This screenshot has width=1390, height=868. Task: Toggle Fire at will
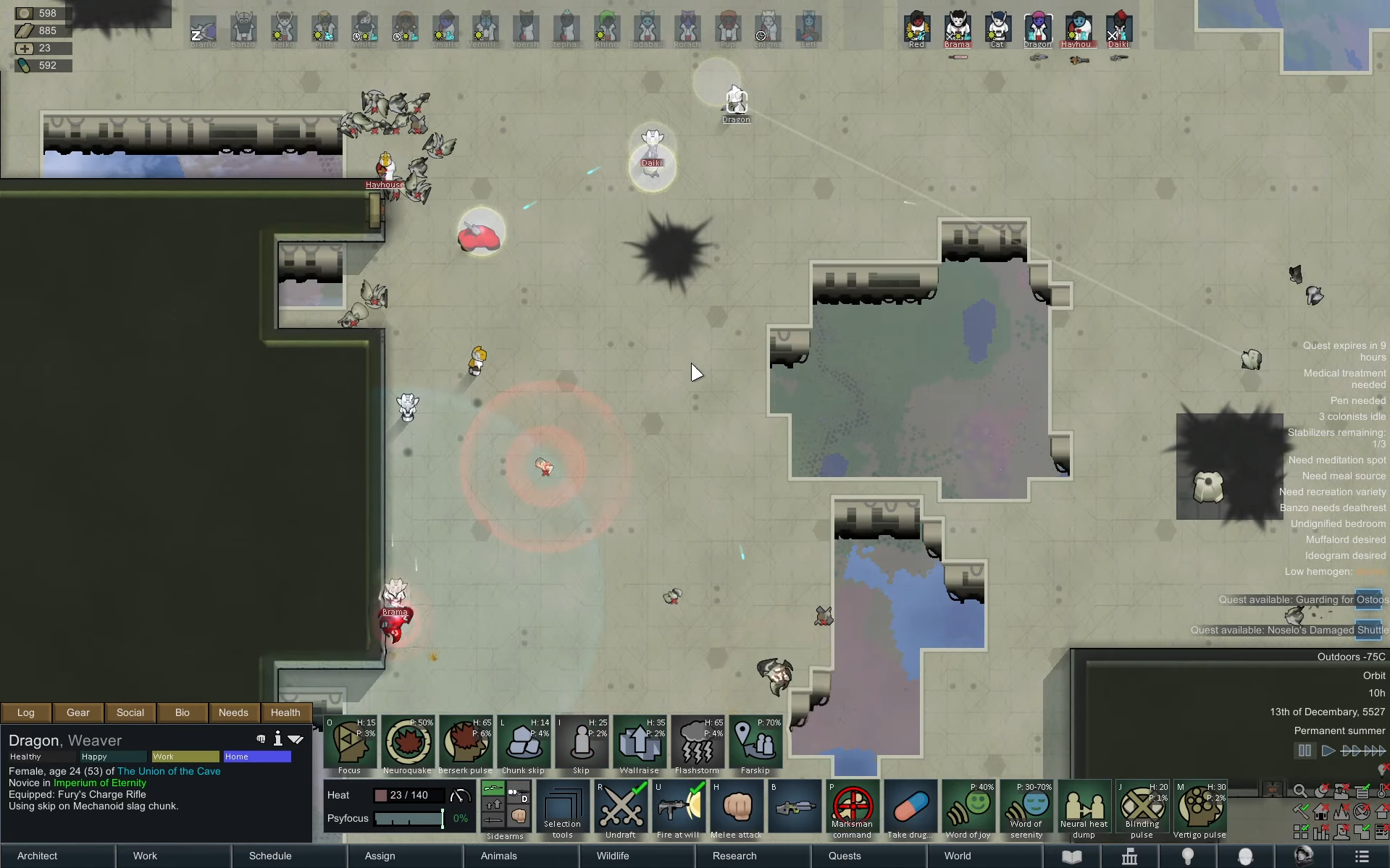coord(679,806)
